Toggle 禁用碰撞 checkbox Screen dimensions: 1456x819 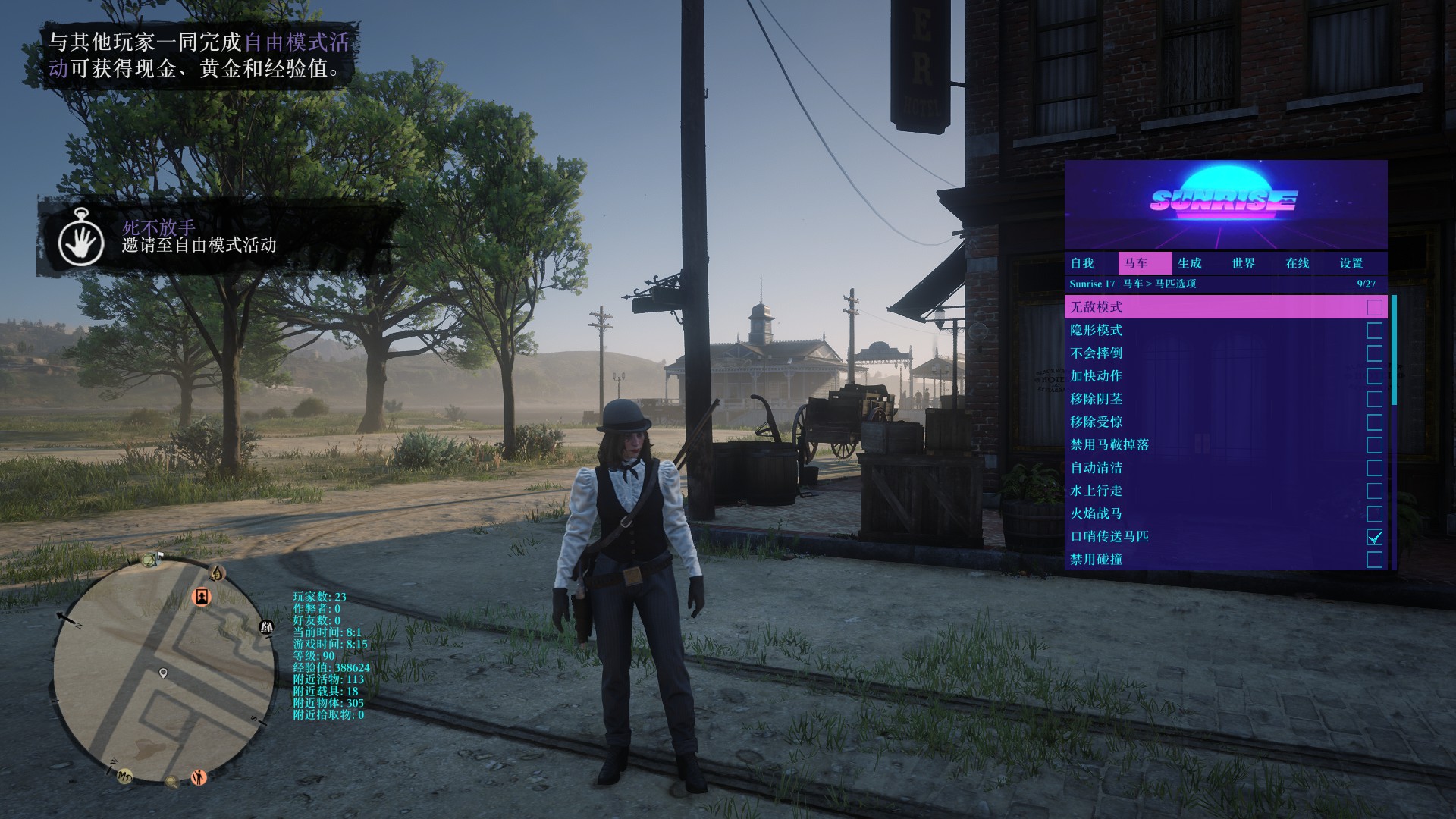pyautogui.click(x=1374, y=560)
